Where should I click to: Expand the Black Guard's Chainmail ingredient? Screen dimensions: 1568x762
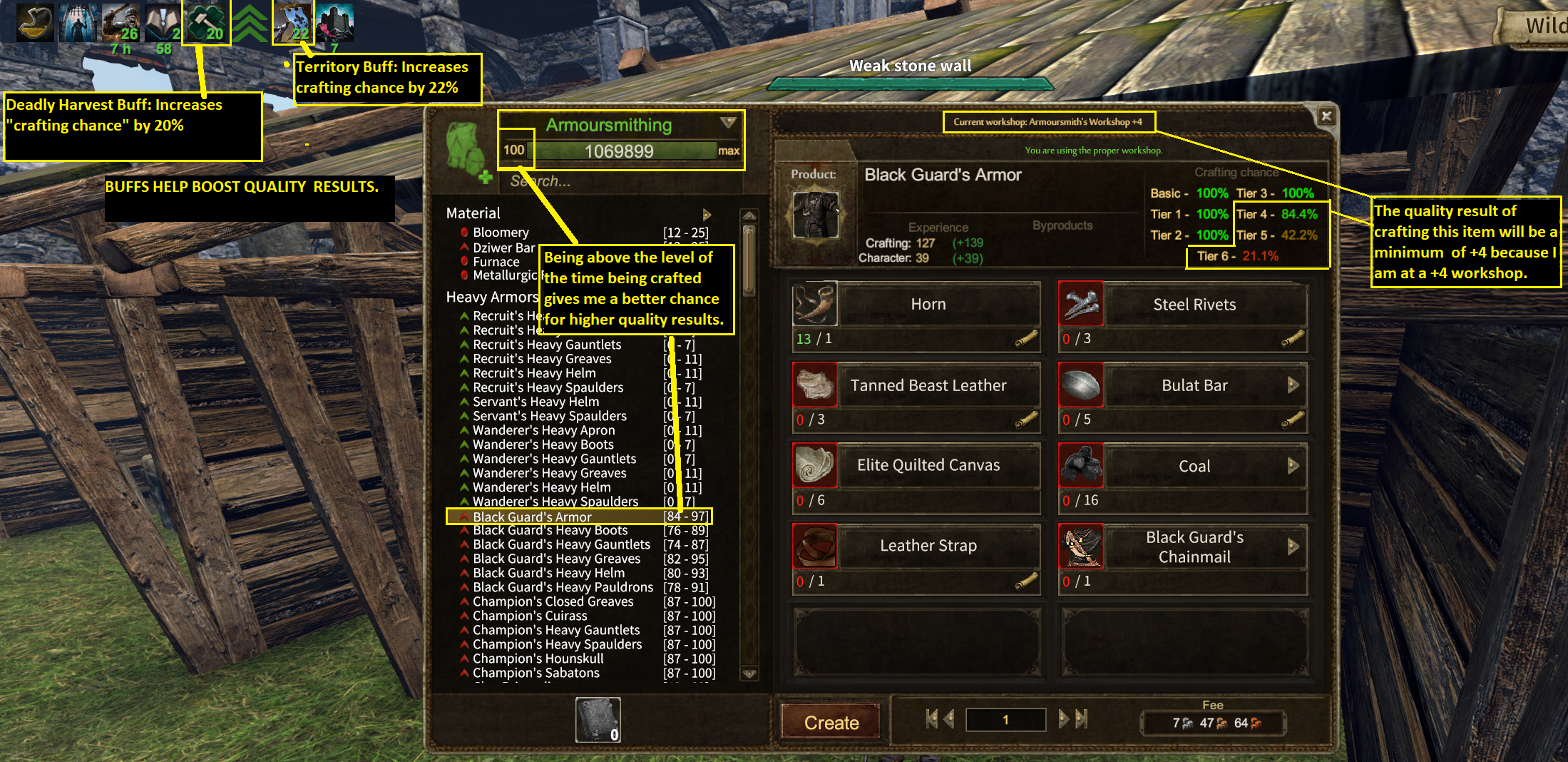1293,547
